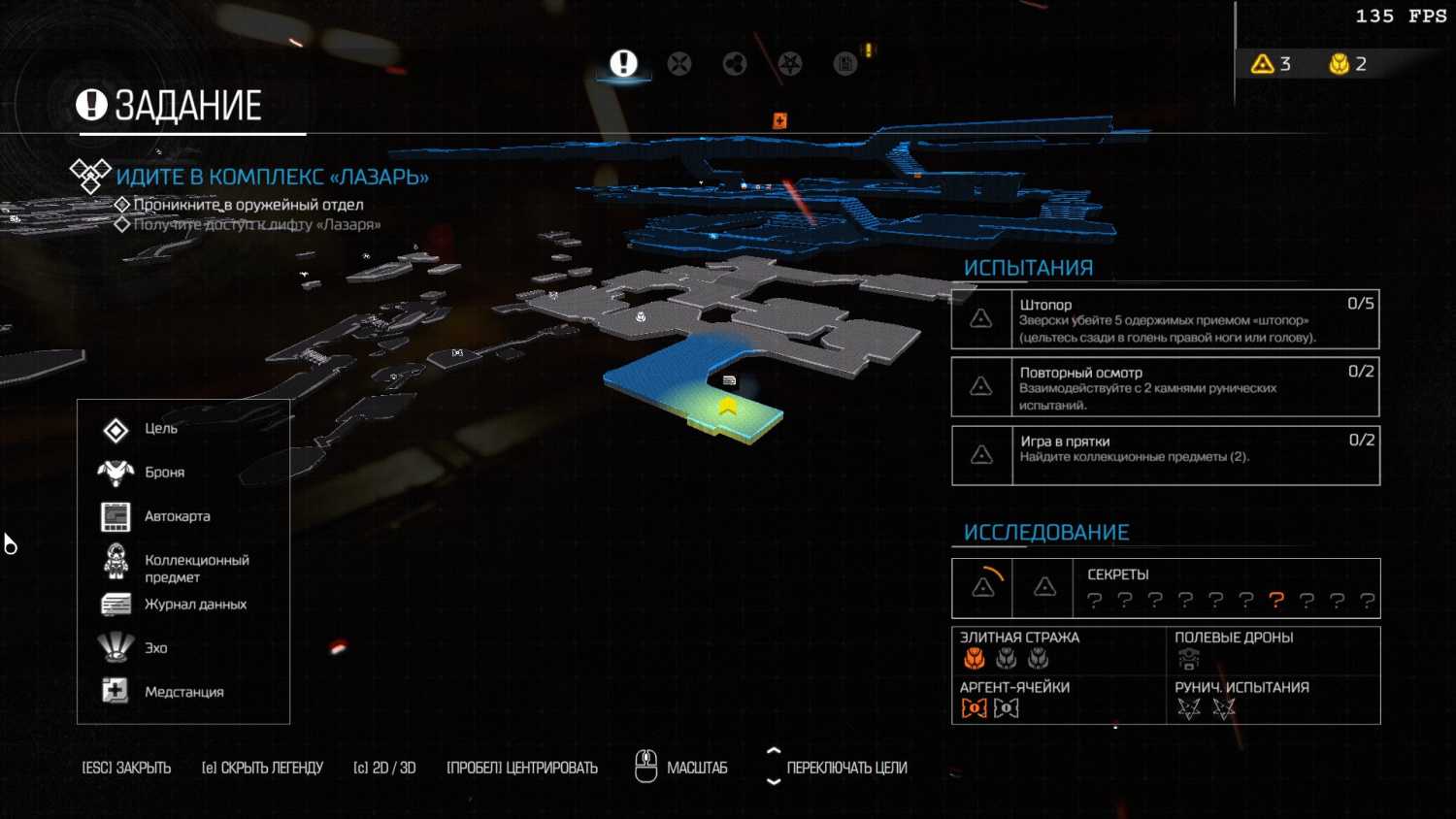1456x819 pixels.
Task: Click the «Медстанция» legend entry
Action: pos(183,692)
